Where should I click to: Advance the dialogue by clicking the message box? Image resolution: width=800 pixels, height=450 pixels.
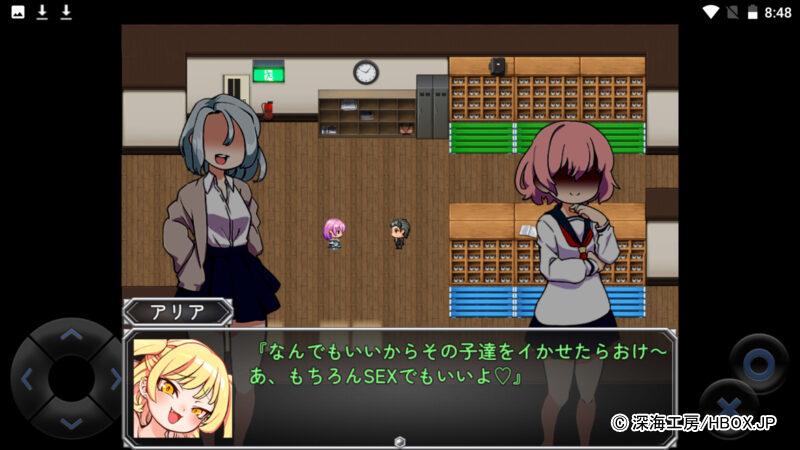coord(400,387)
